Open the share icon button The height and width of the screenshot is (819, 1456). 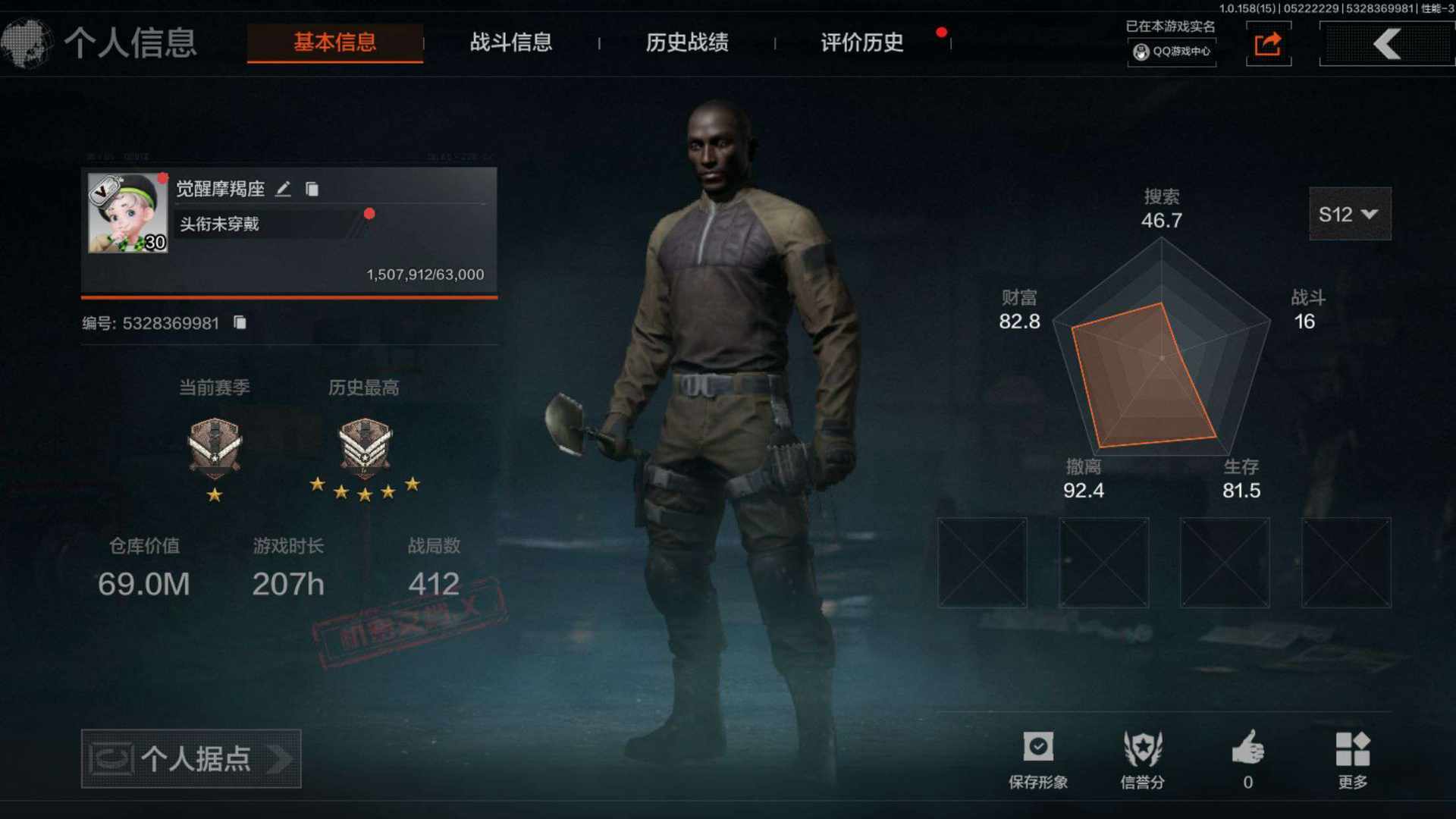click(1268, 44)
